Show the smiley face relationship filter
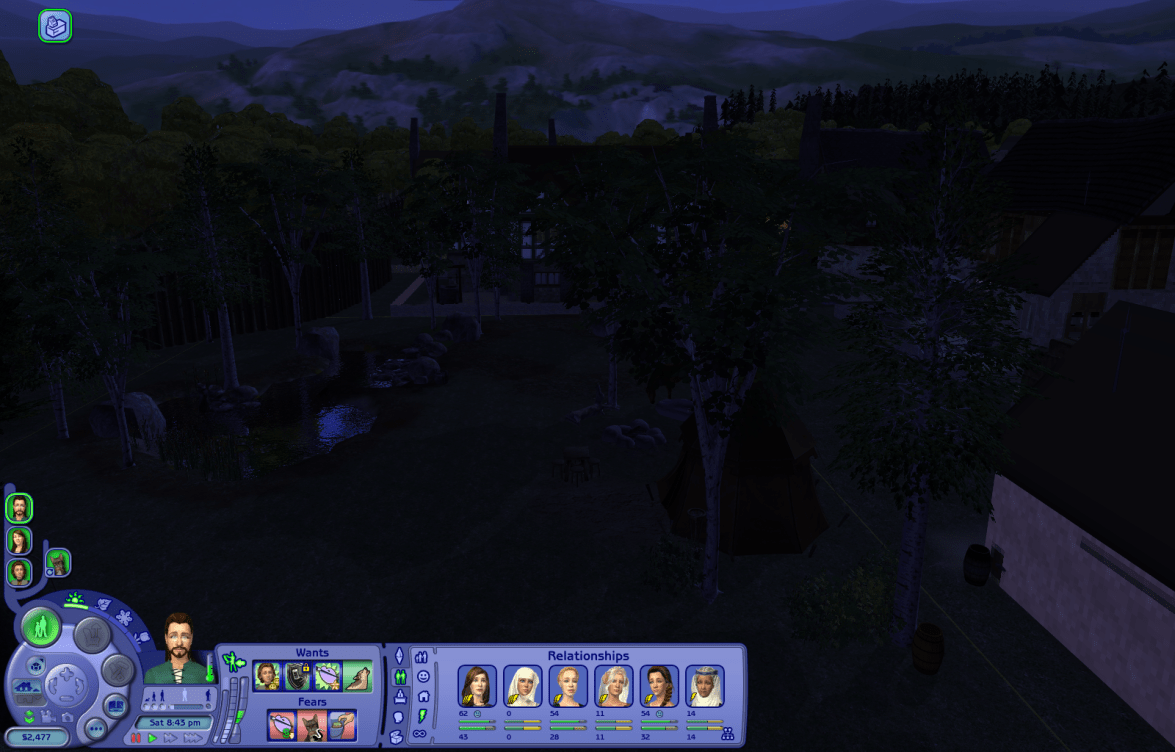 coord(423,676)
